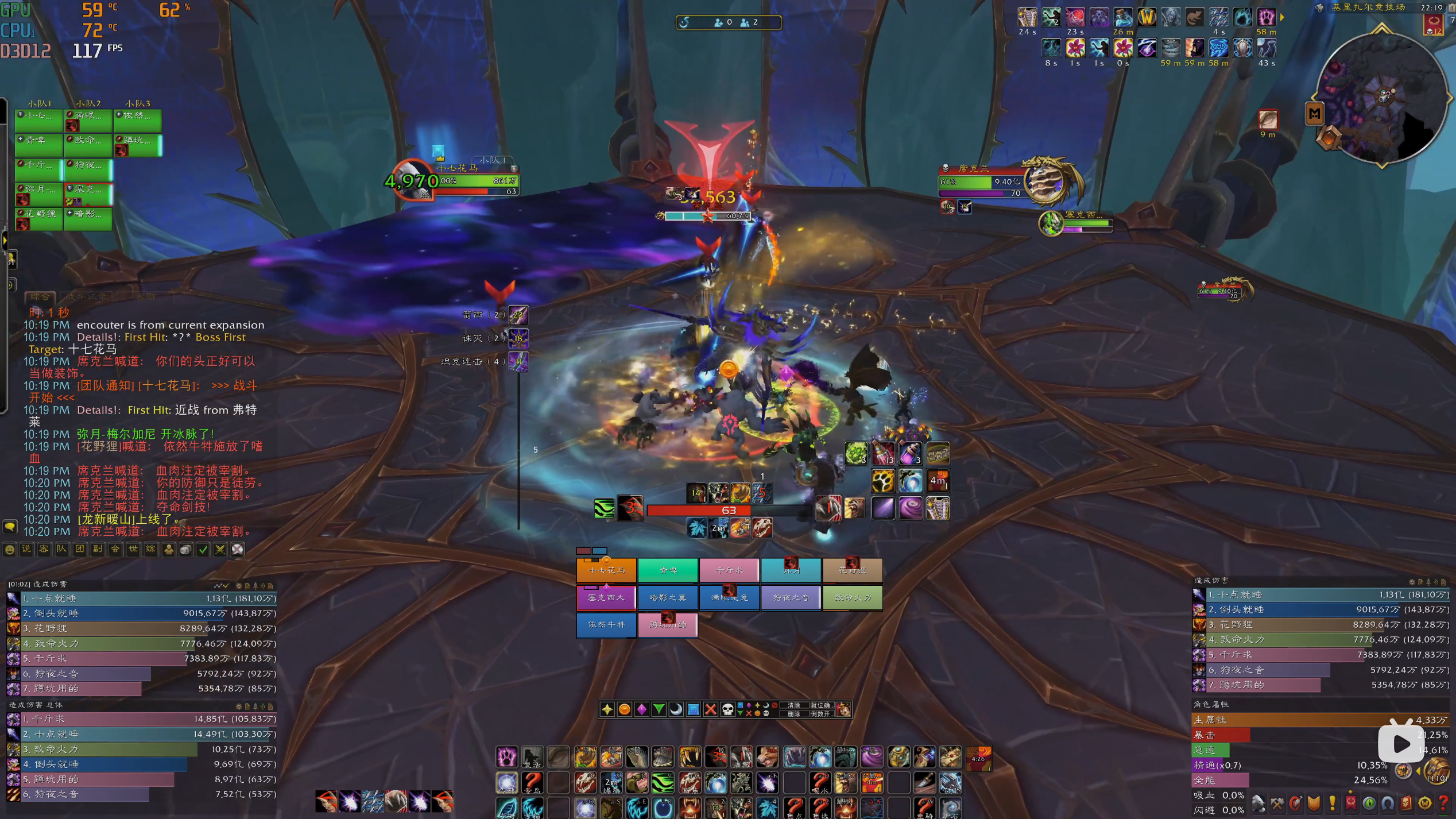Target 致命大力 raid frame tile
Image resolution: width=1456 pixels, height=819 pixels.
coord(852,597)
